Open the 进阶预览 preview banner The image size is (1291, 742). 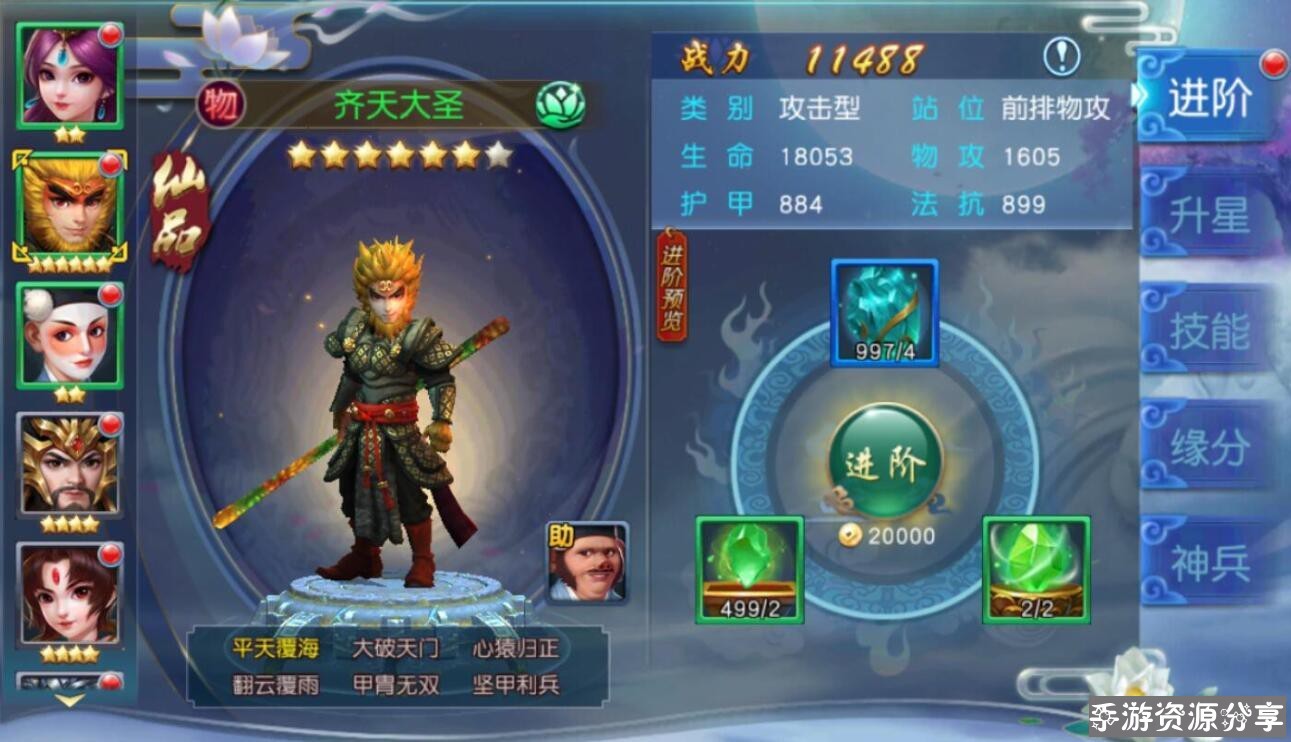coord(671,285)
